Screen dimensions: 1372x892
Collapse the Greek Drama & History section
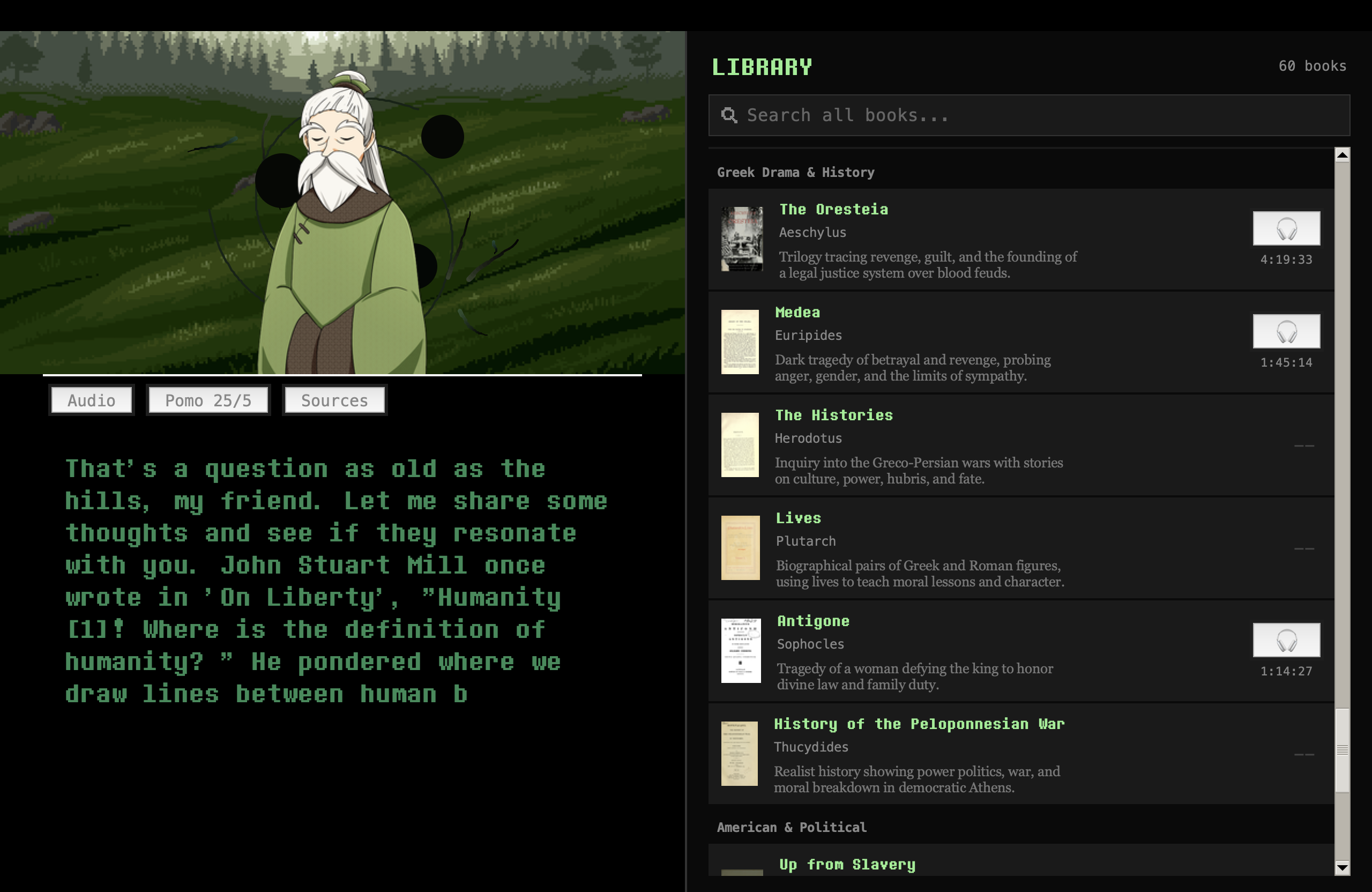(x=795, y=172)
